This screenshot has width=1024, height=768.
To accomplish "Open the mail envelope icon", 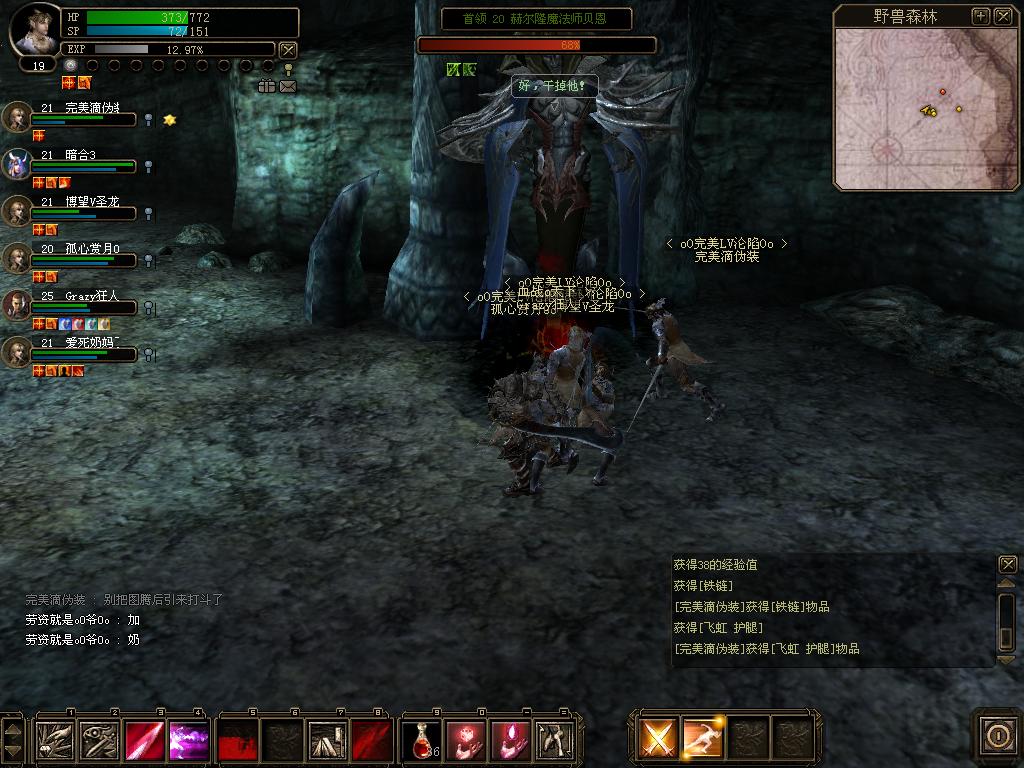I will click(288, 86).
